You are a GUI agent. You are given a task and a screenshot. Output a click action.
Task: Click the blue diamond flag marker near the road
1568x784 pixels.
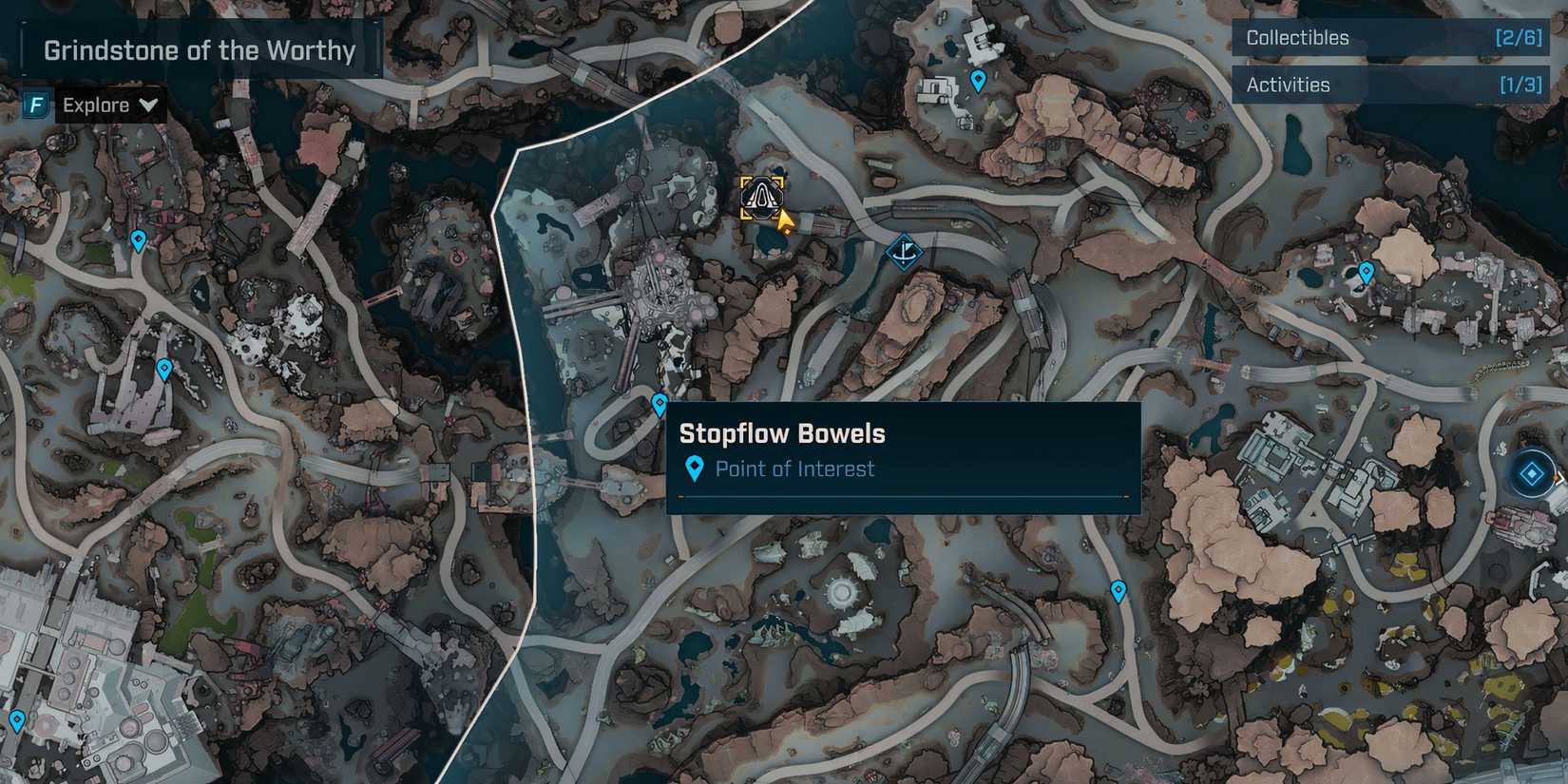coord(904,252)
